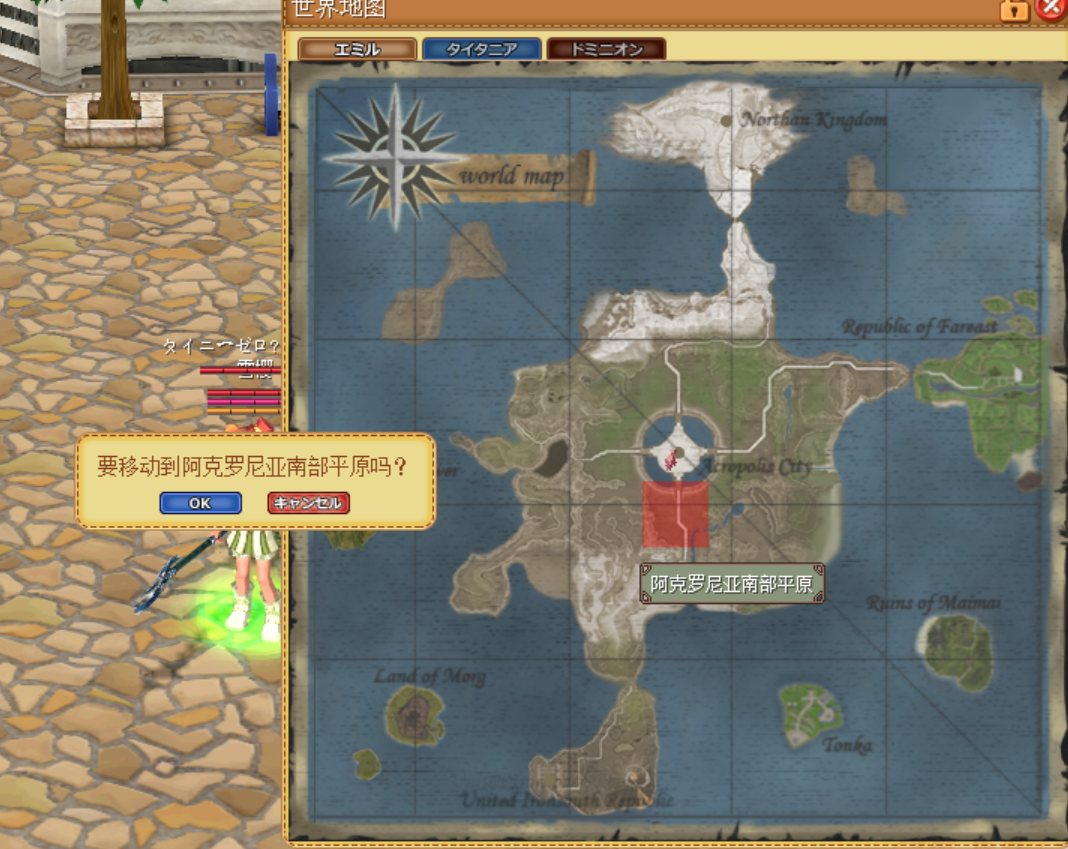Close the world map window
Screen dimensions: 1068x849
[x=1050, y=9]
